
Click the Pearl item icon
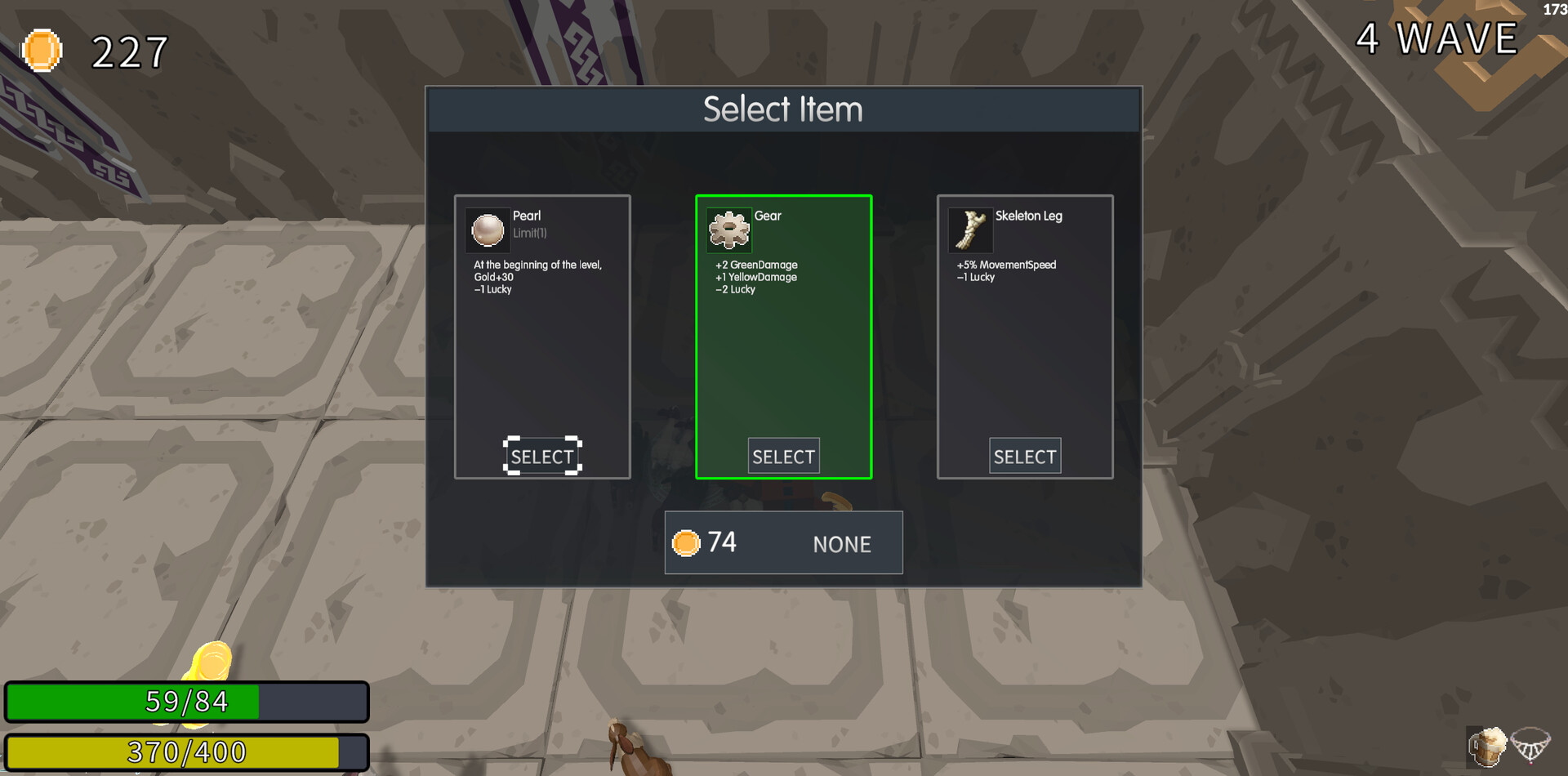(x=488, y=230)
